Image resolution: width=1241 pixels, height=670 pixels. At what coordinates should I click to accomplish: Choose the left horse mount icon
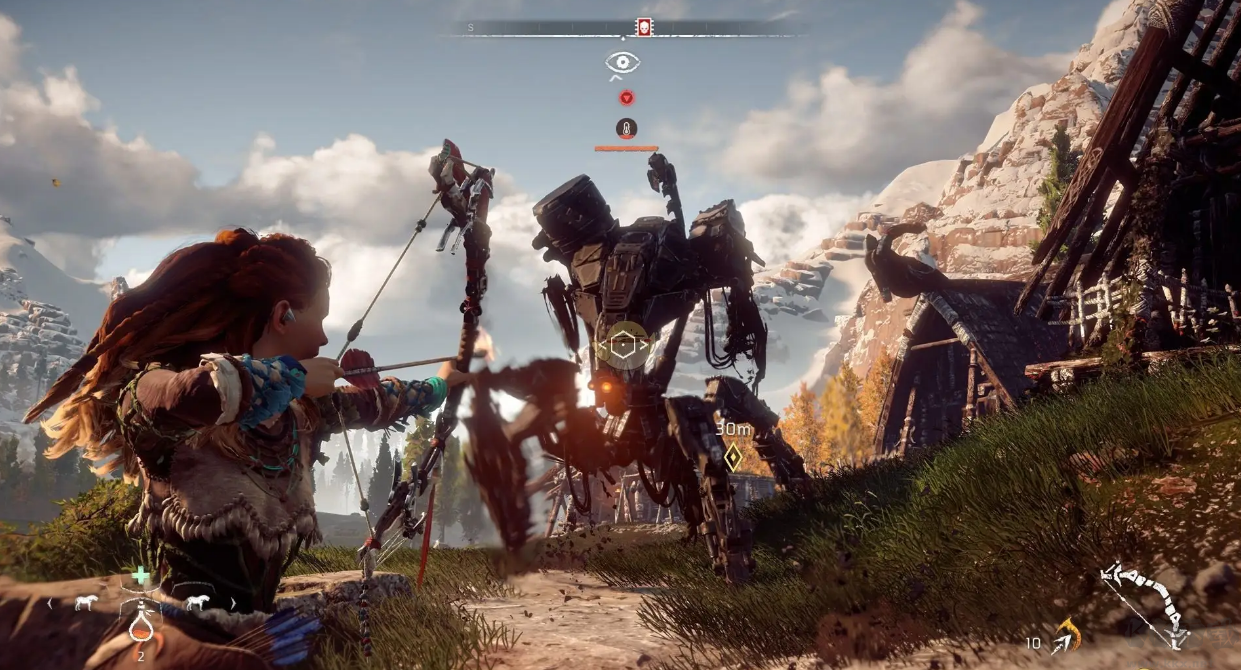click(85, 603)
